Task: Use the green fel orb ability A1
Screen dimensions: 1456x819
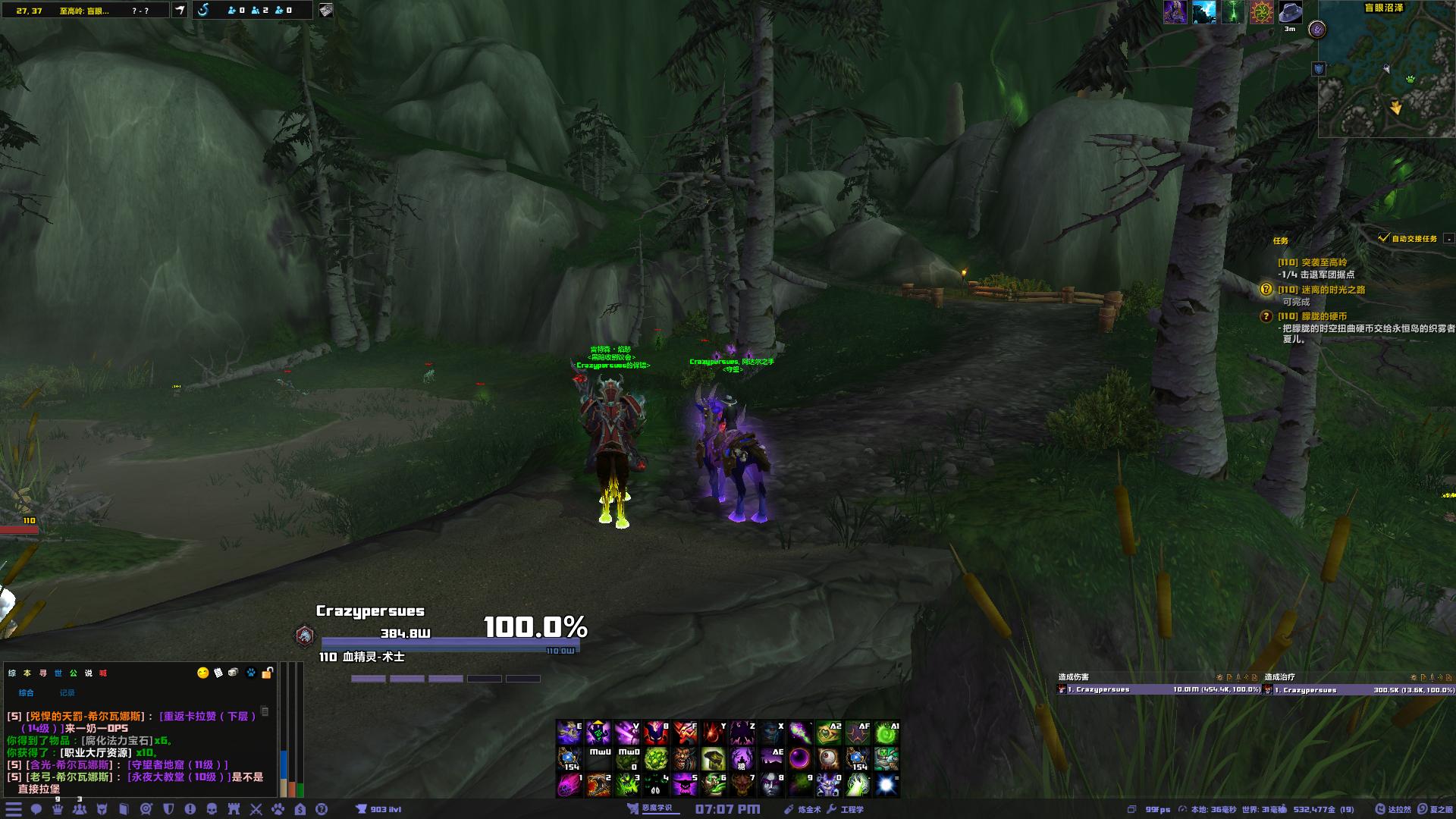Action: pos(886,733)
